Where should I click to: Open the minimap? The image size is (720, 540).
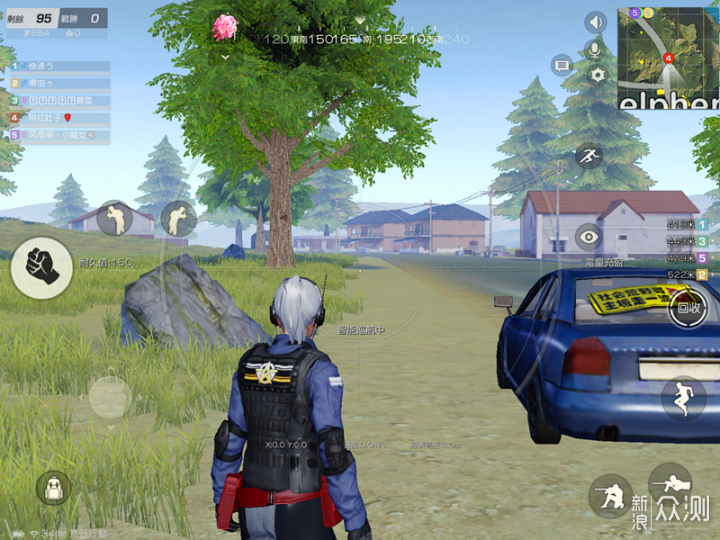tap(667, 56)
